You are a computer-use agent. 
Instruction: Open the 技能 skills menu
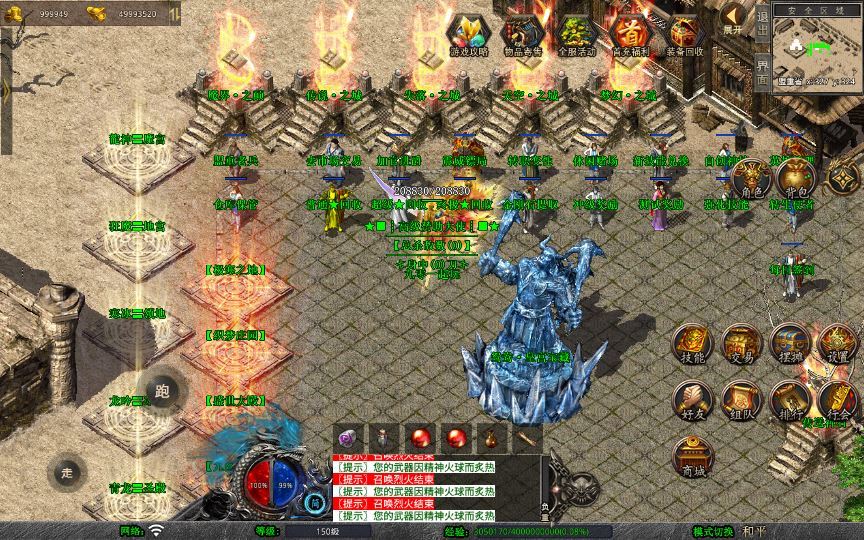click(692, 343)
